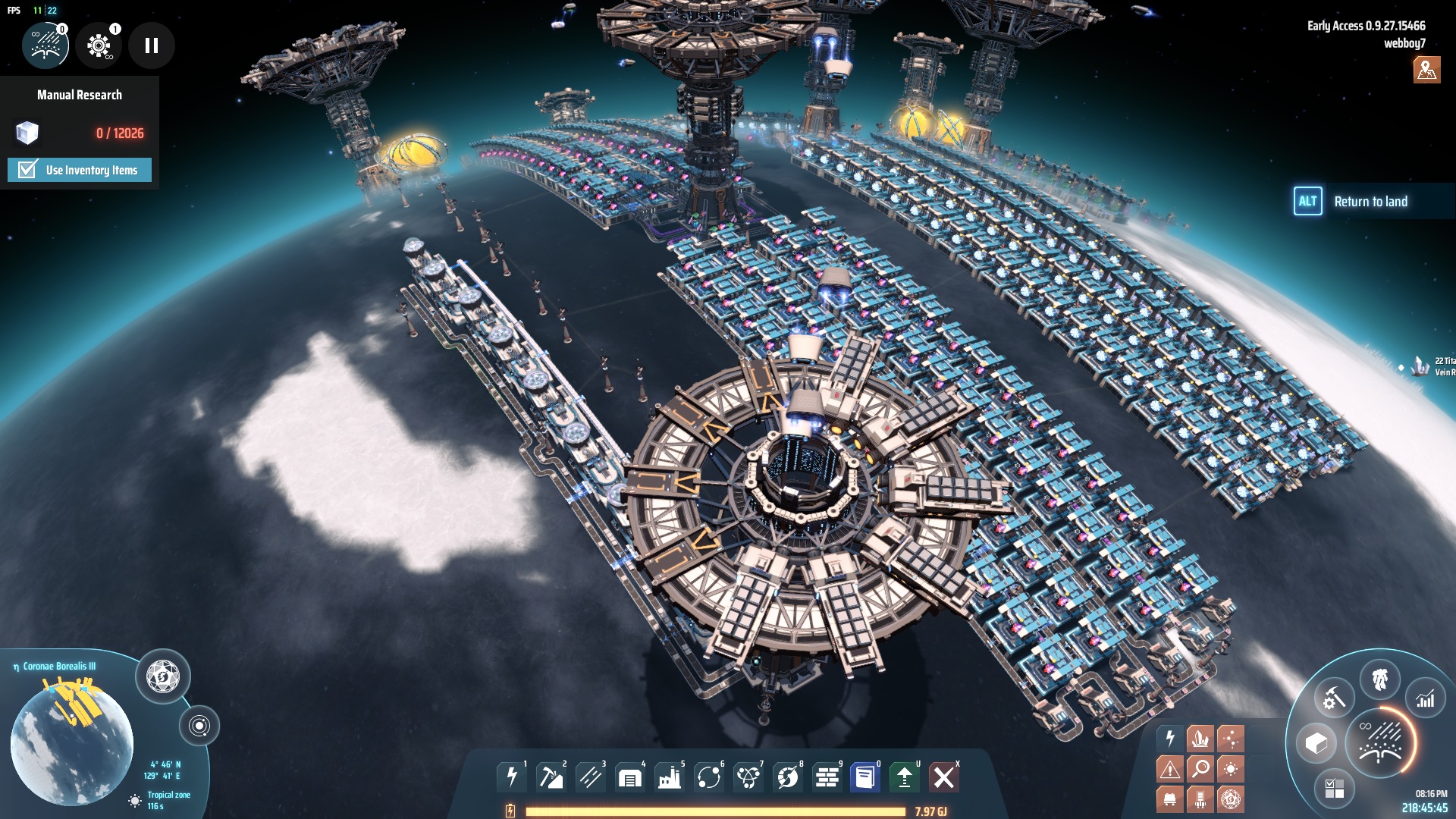Viewport: 1456px width, 819px height.
Task: Pick the factory production build category
Action: [670, 777]
